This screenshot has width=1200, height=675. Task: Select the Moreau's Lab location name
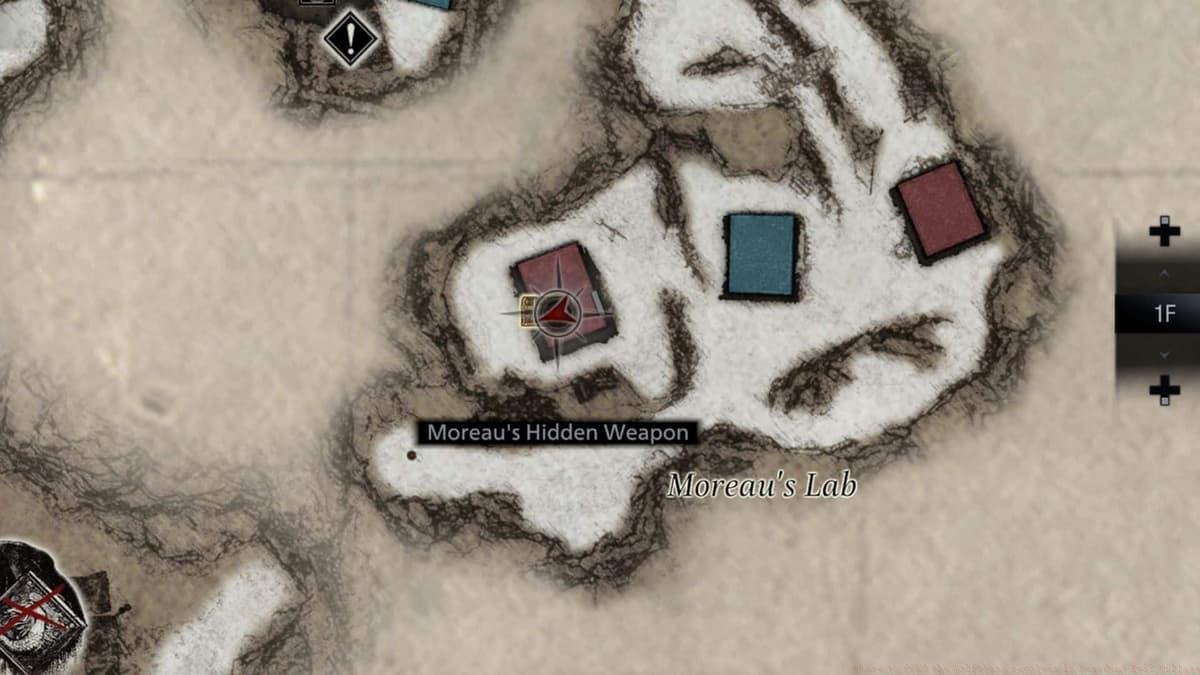point(761,486)
